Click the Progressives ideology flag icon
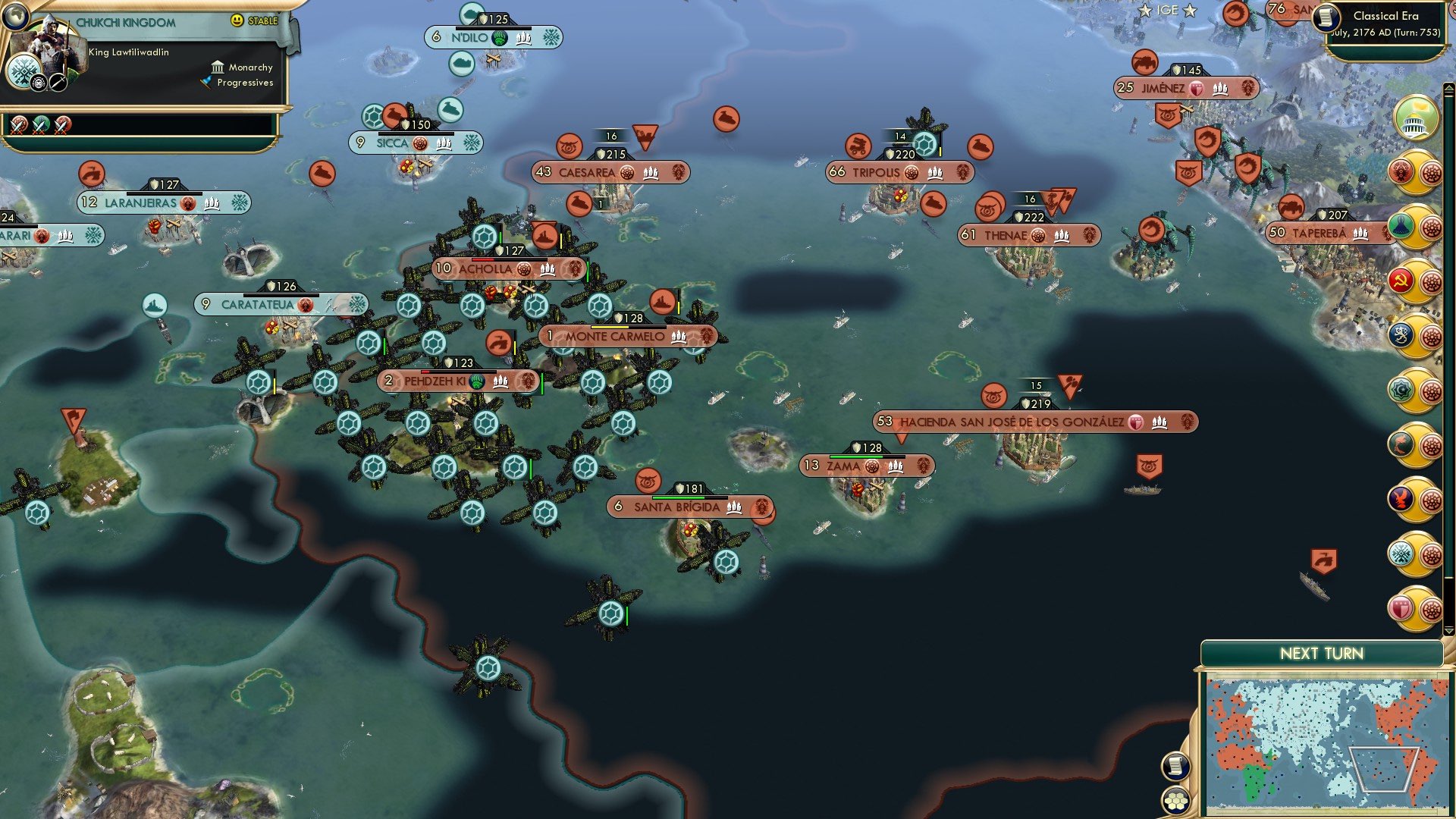Image resolution: width=1456 pixels, height=819 pixels. click(206, 82)
